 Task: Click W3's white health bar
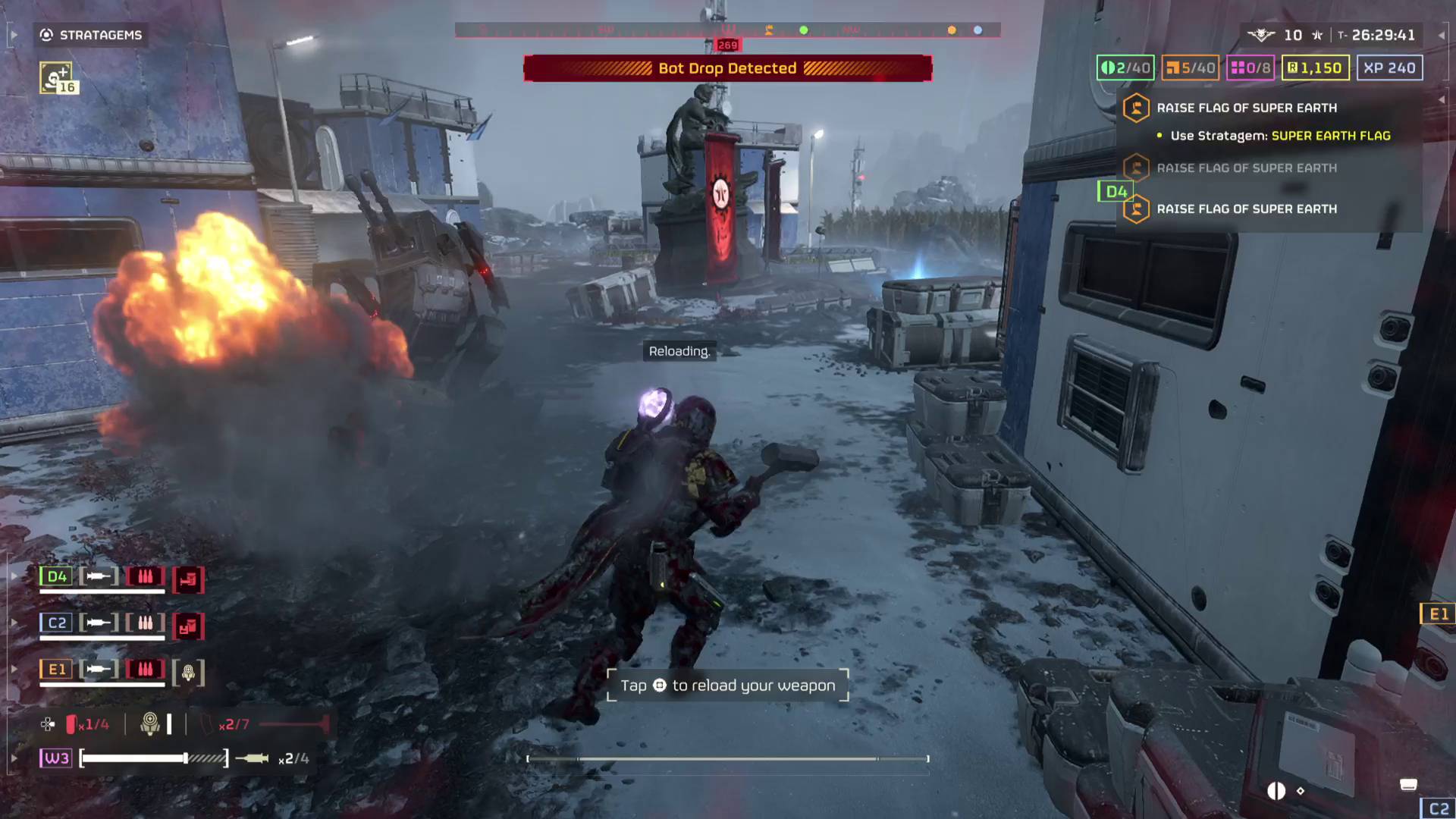(x=133, y=758)
